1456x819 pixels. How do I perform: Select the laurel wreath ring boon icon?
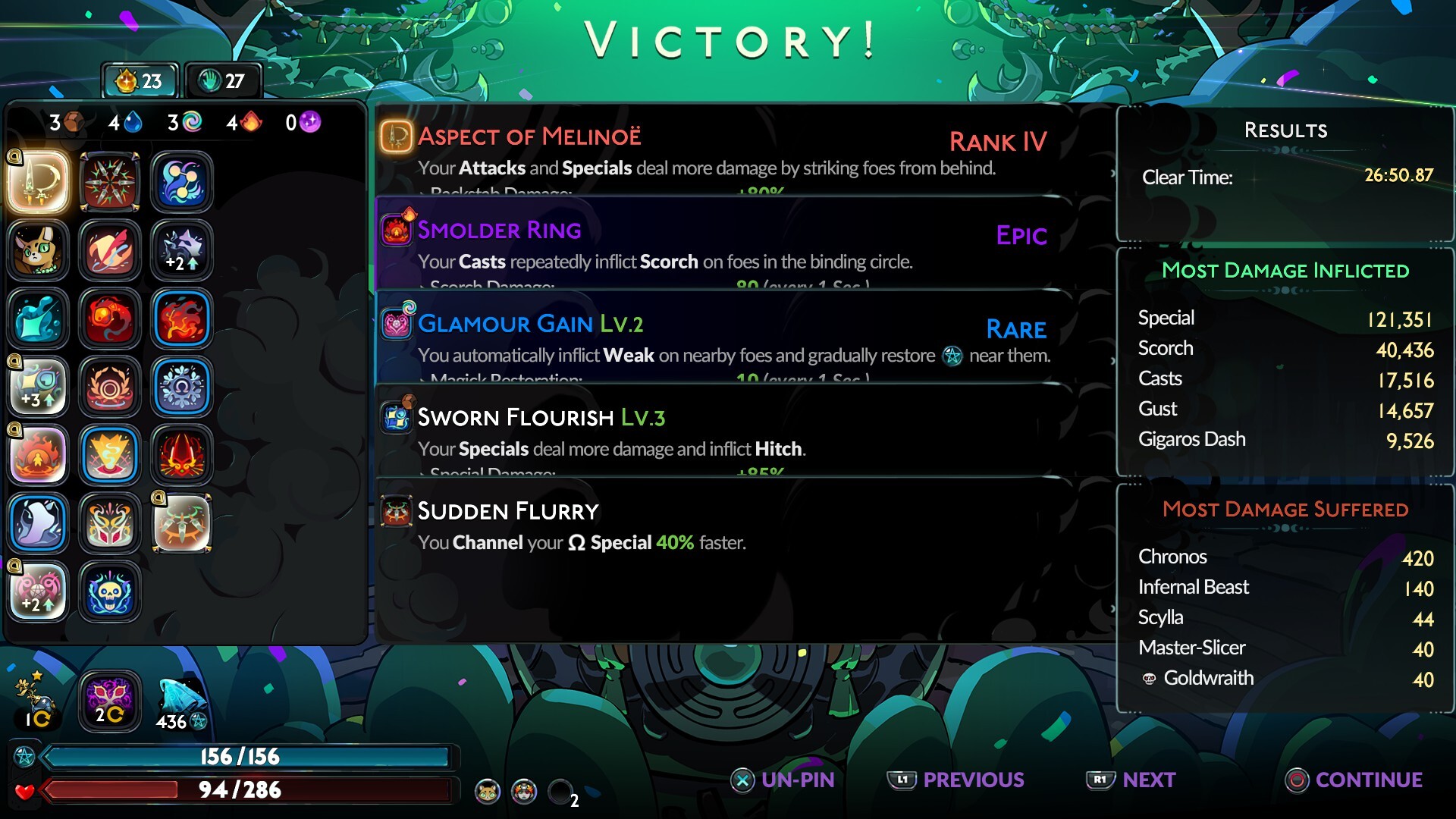tap(110, 387)
